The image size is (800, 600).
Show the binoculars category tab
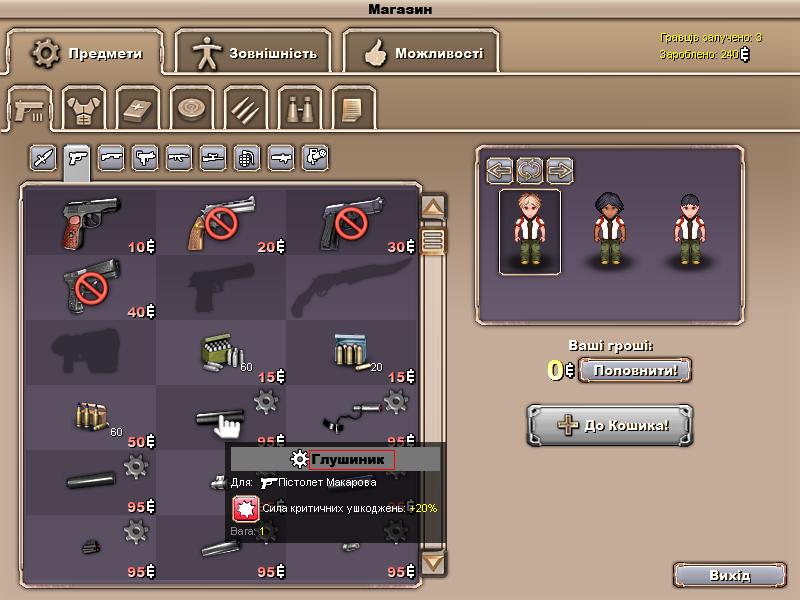pyautogui.click(x=298, y=108)
